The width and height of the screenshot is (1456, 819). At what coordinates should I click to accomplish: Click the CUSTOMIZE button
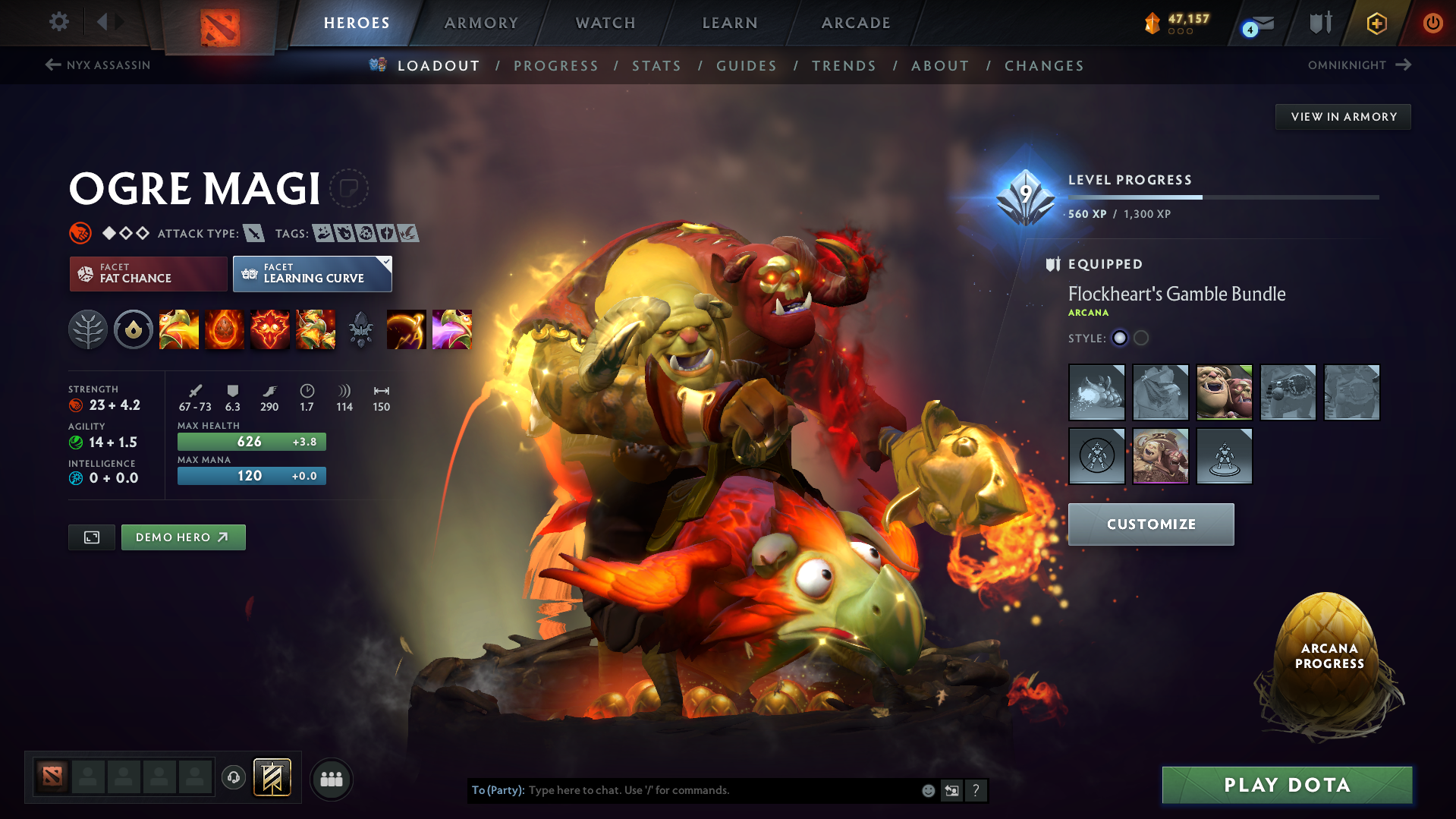point(1150,524)
